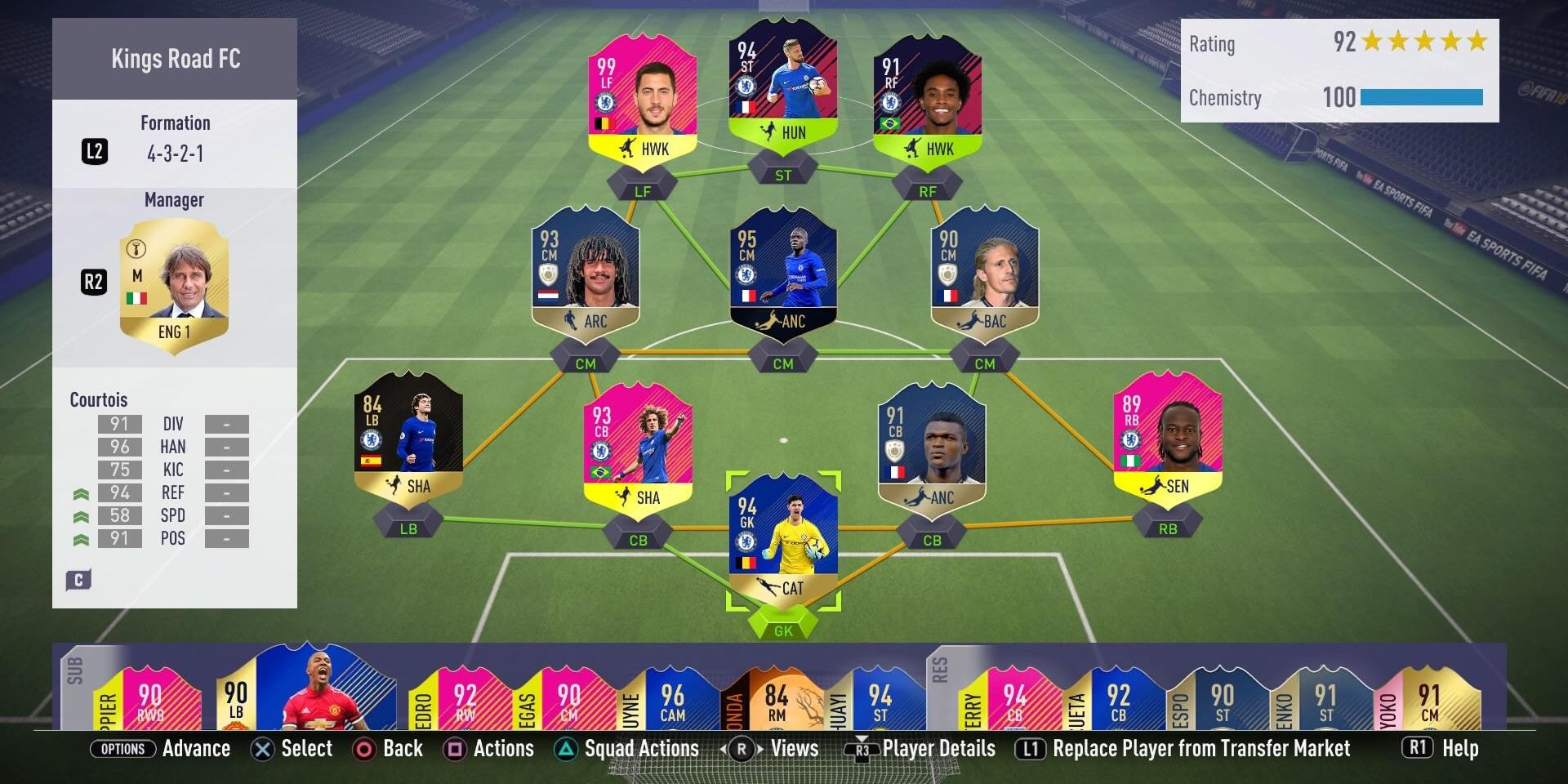Expand the Manager card options for Conte

tap(174, 278)
